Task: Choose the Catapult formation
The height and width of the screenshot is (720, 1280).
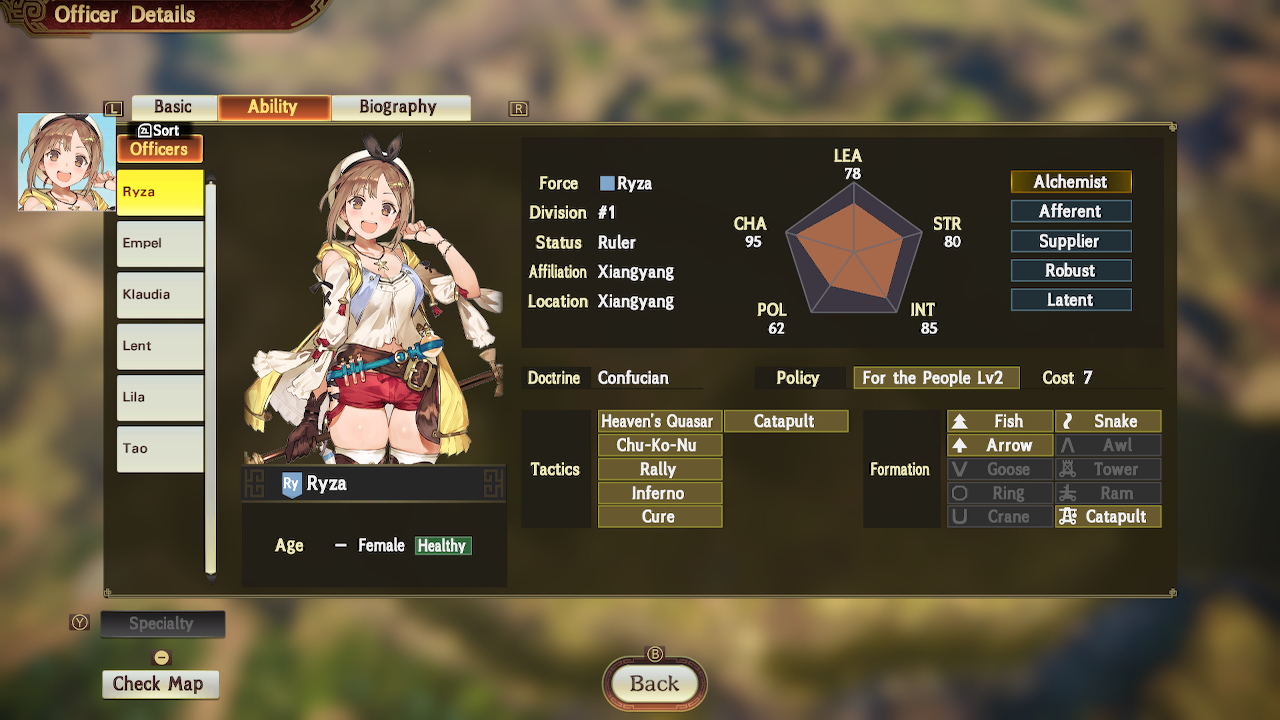Action: 1107,516
